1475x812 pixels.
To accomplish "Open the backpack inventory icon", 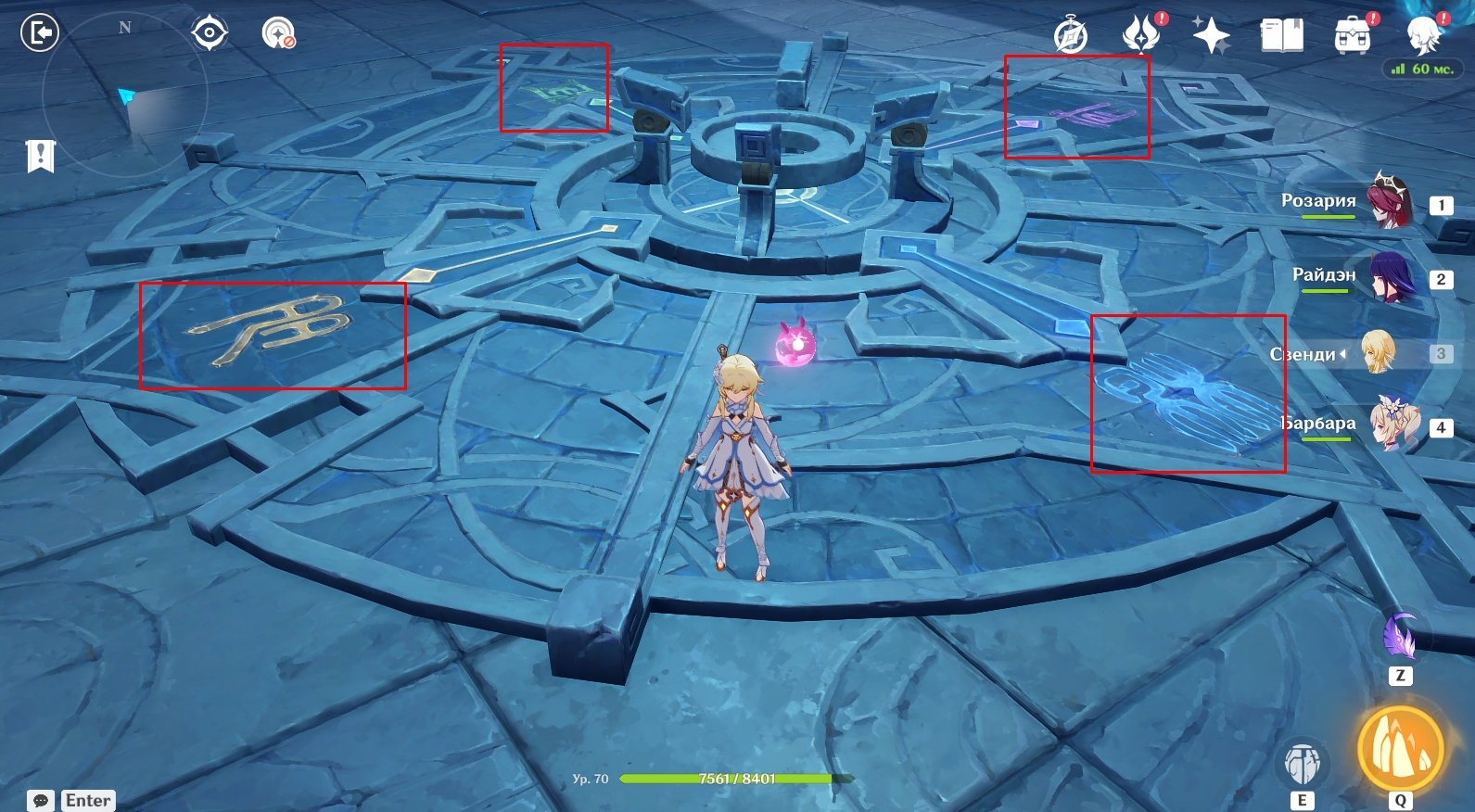I will tap(1353, 36).
